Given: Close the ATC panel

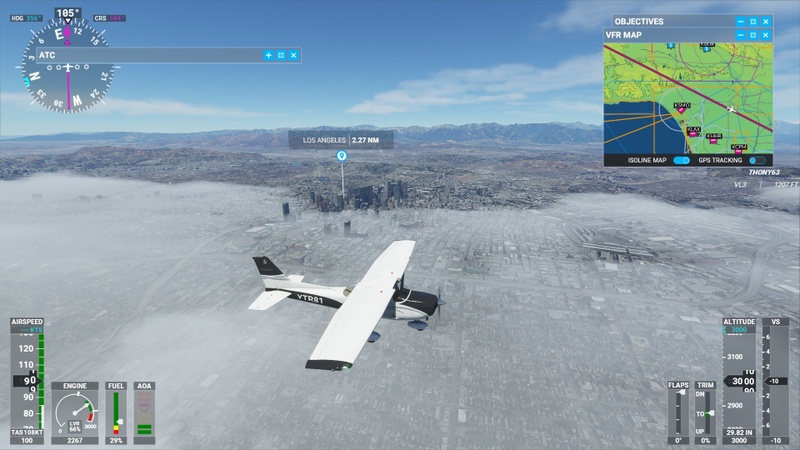Looking at the screenshot, I should click(294, 55).
